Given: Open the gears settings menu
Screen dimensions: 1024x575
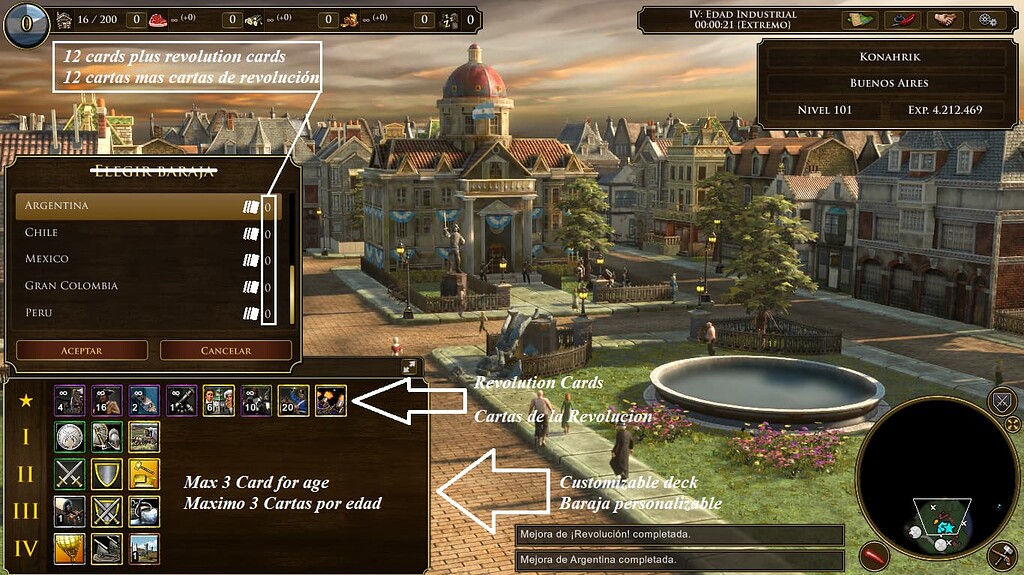Looking at the screenshot, I should pyautogui.click(x=987, y=19).
